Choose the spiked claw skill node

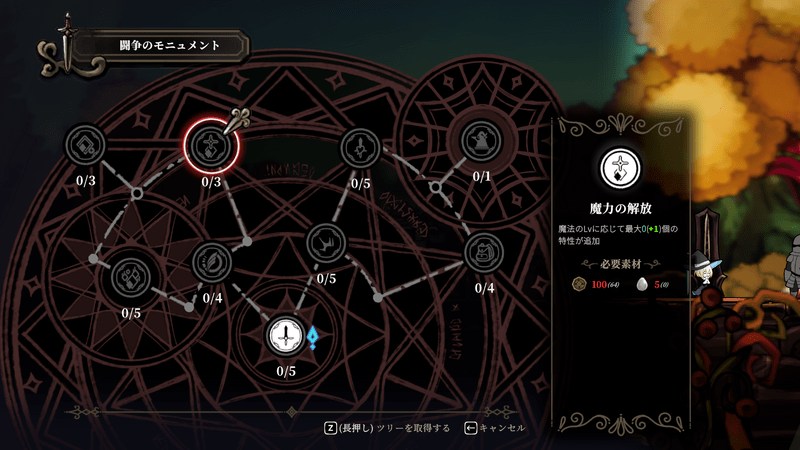click(326, 242)
